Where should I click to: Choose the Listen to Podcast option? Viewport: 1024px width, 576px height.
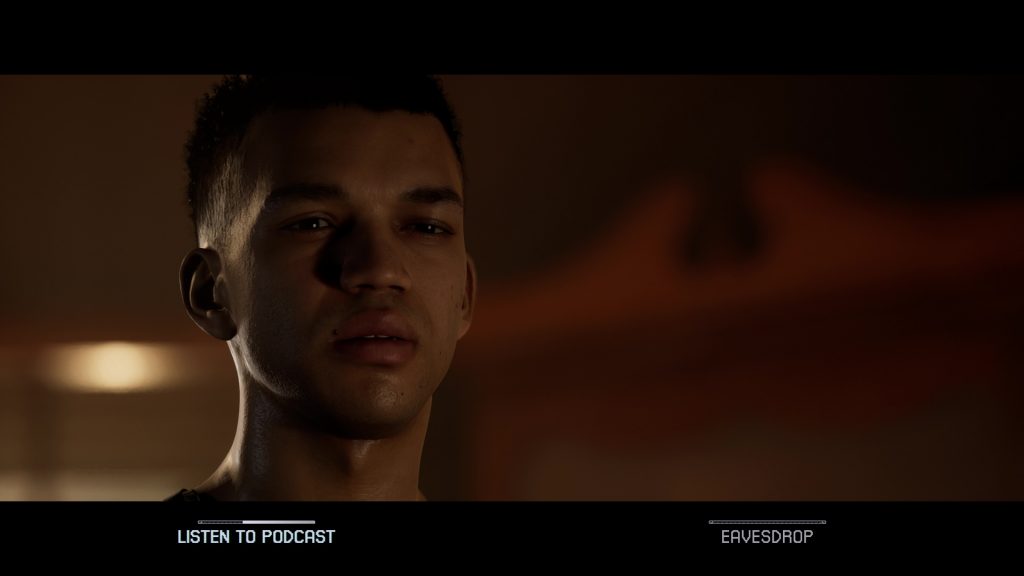click(x=256, y=536)
